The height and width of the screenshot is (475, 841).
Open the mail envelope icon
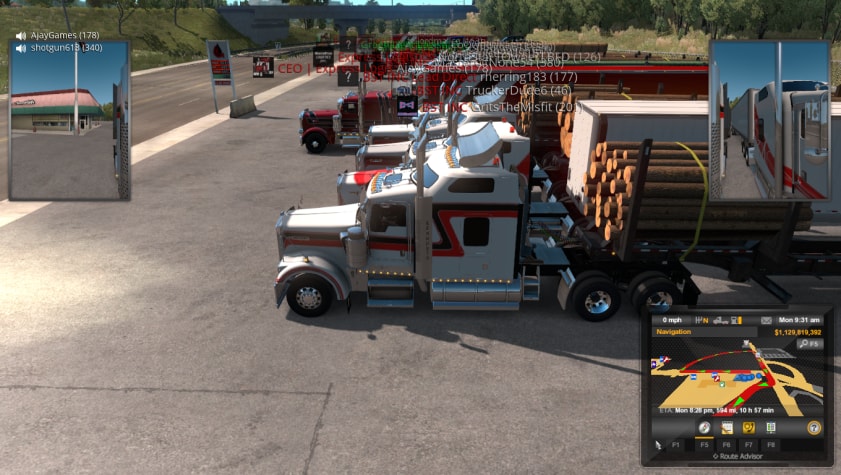[x=766, y=320]
